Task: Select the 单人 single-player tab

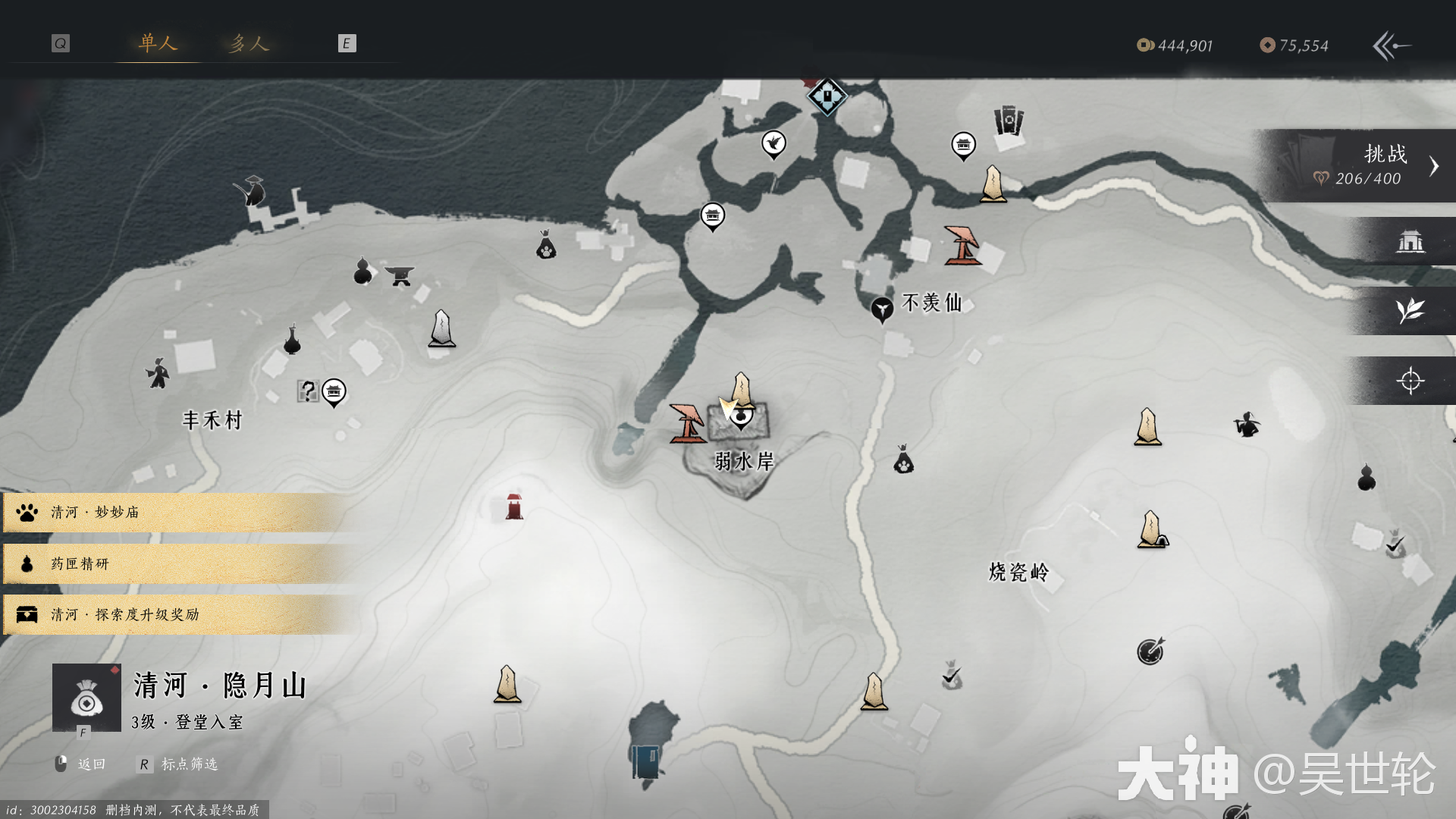Action: click(158, 43)
